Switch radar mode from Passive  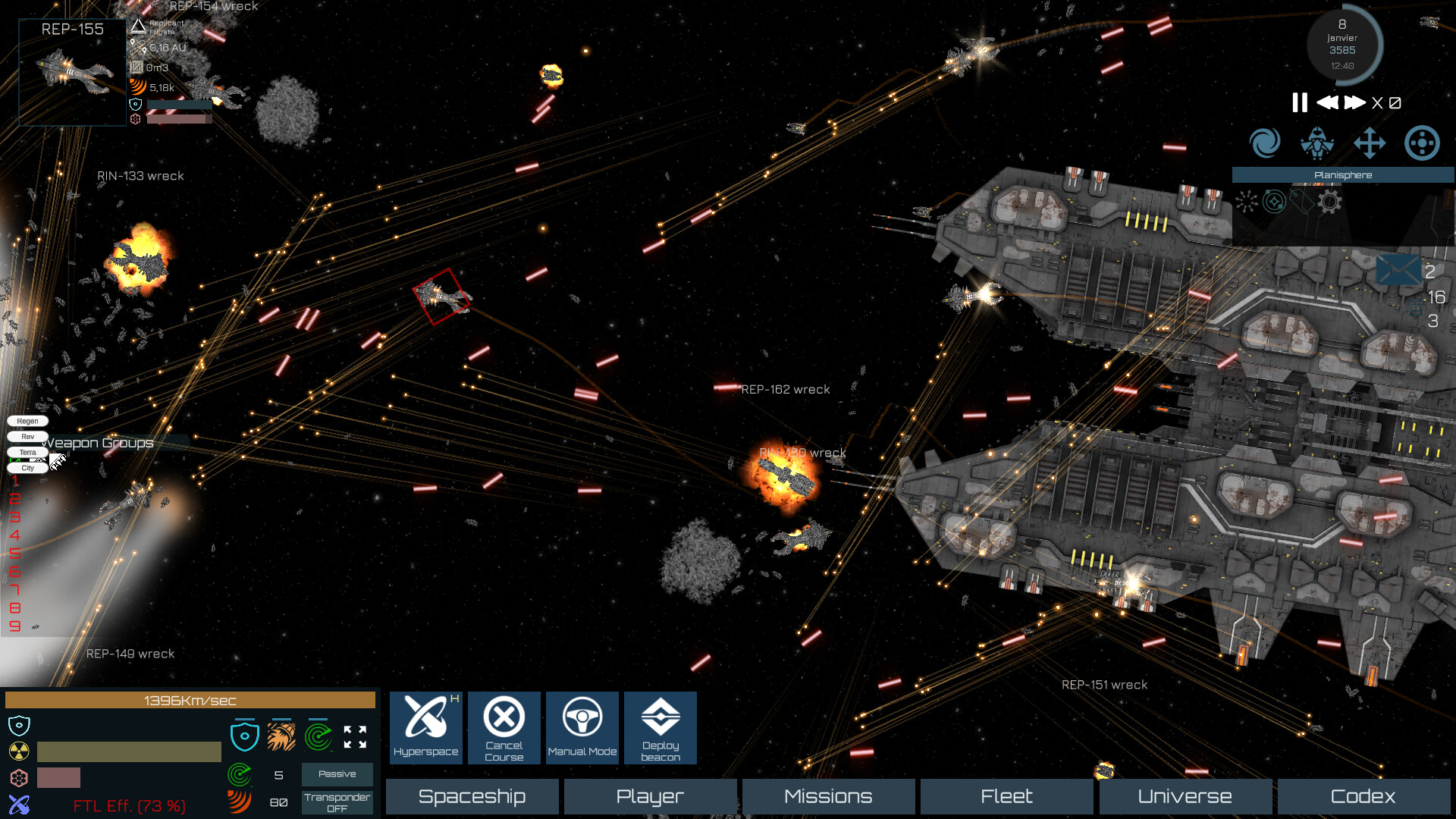pos(337,774)
